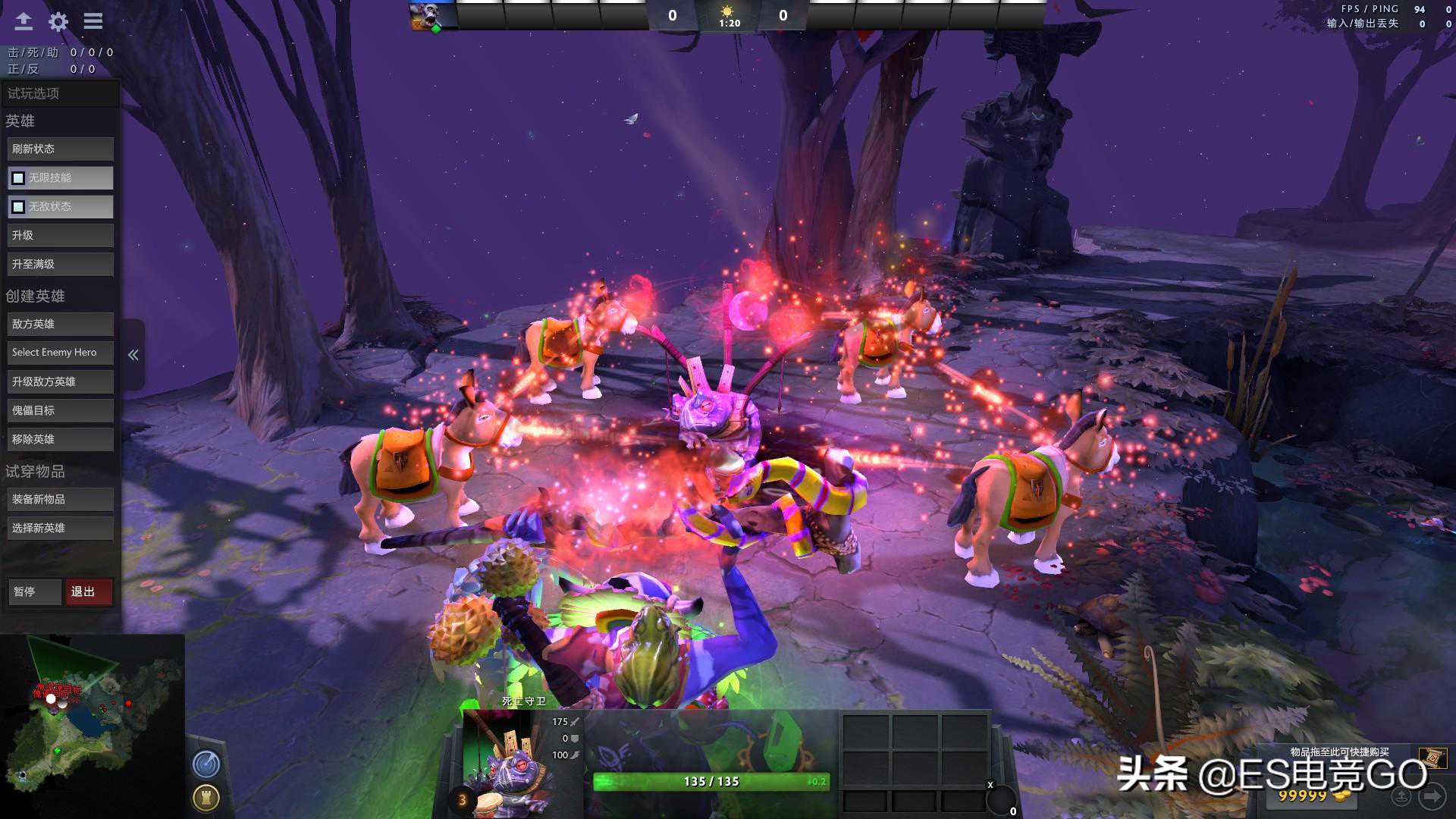Open the hamburger menu icon
The height and width of the screenshot is (819, 1456).
click(x=93, y=21)
